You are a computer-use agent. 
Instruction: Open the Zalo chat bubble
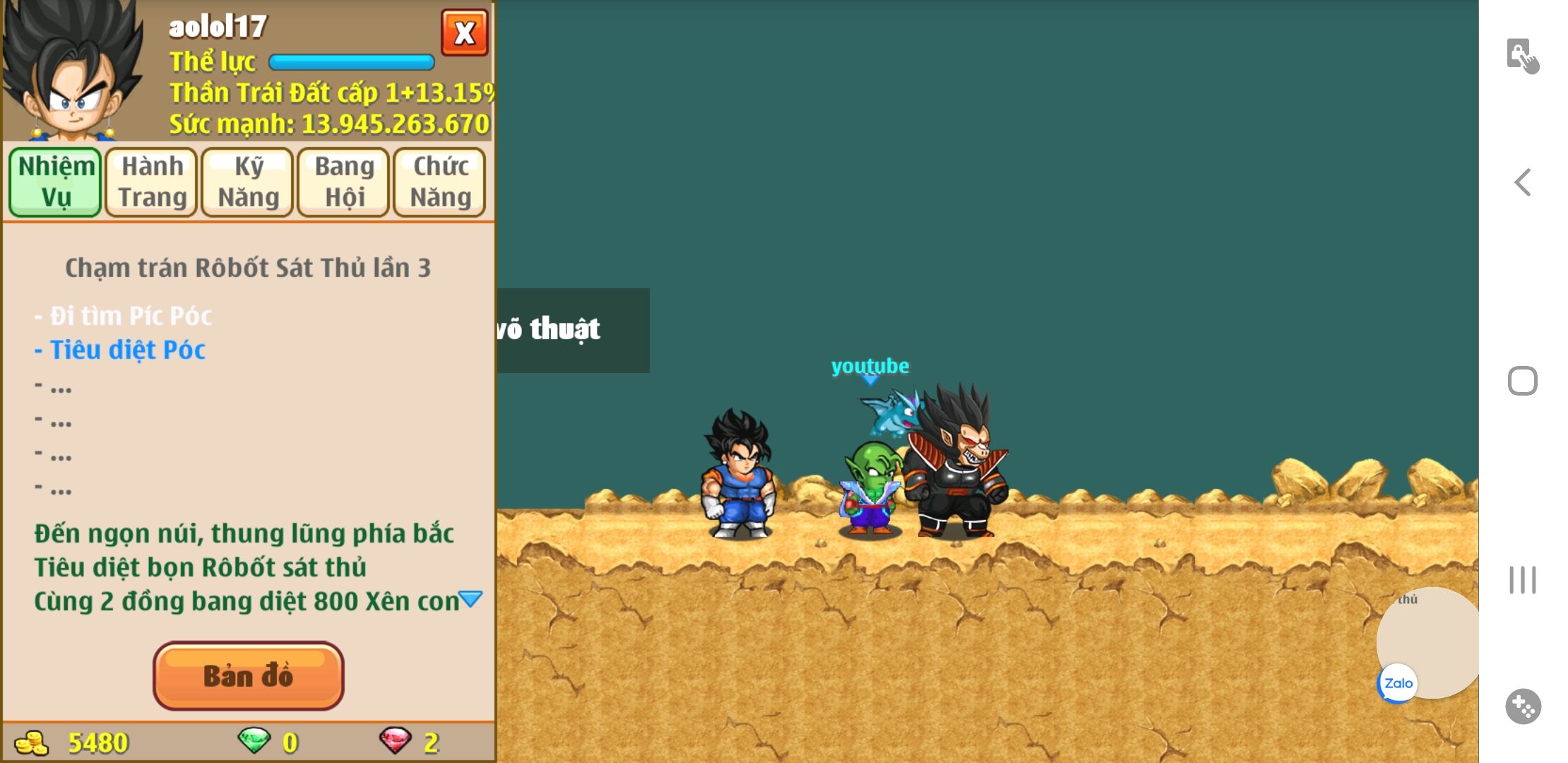tap(1398, 683)
